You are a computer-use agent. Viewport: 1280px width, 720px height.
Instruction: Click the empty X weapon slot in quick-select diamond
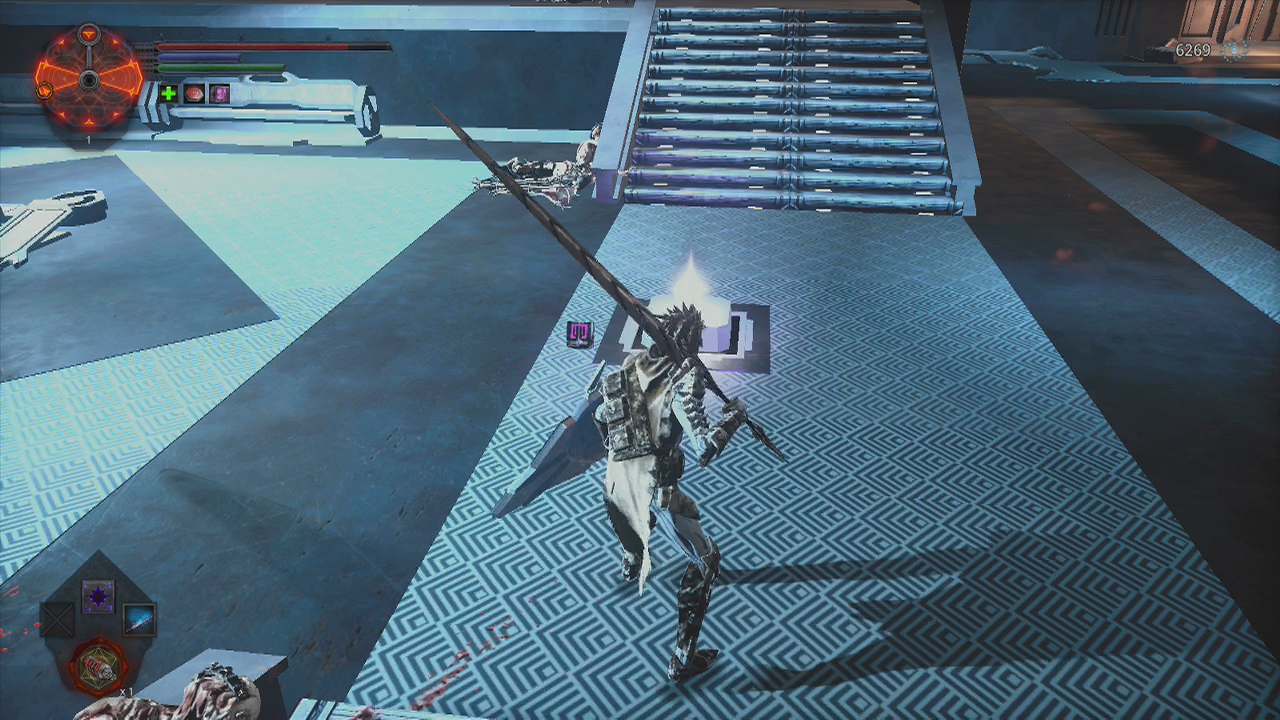pyautogui.click(x=57, y=620)
